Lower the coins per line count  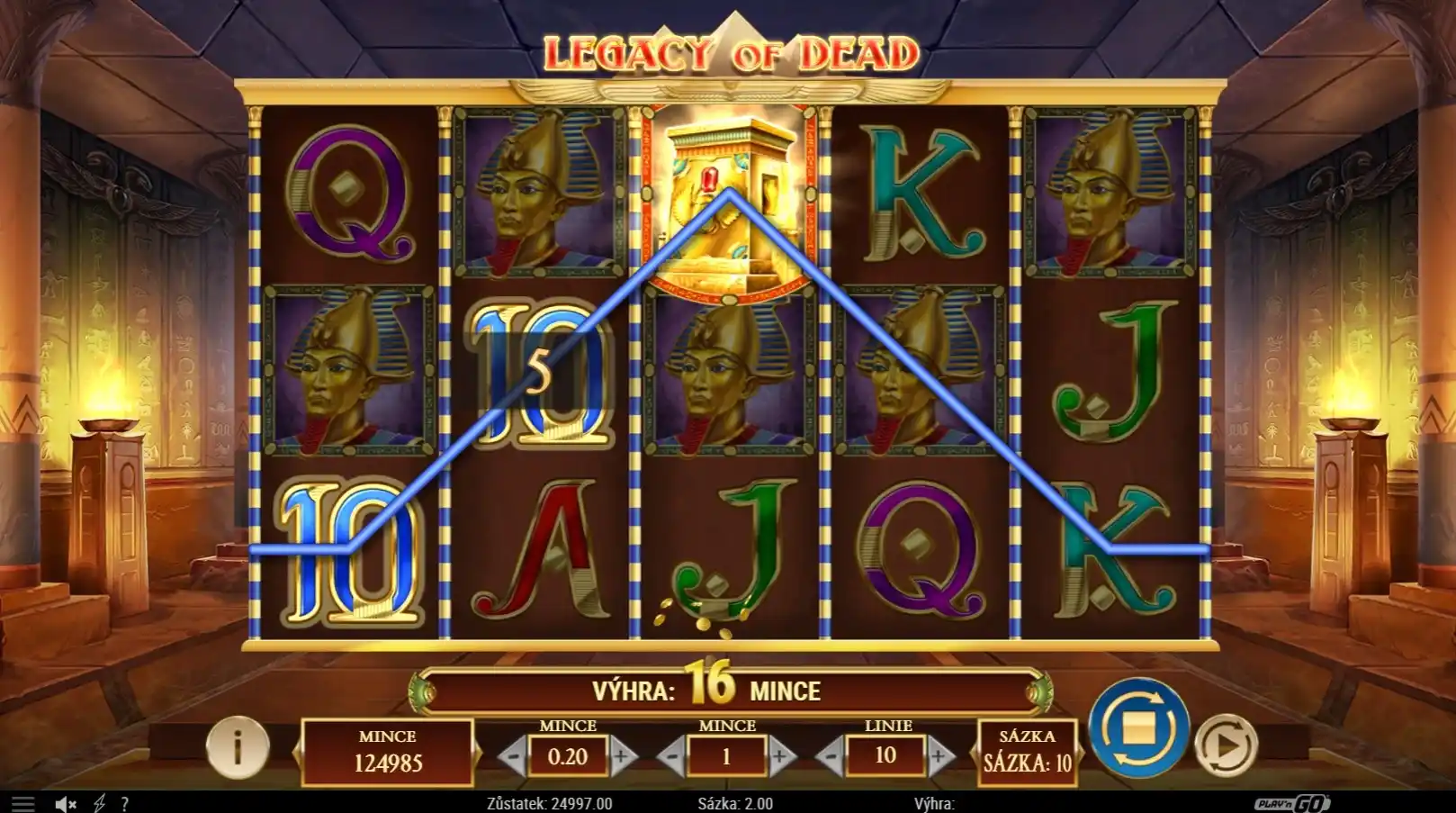[671, 757]
